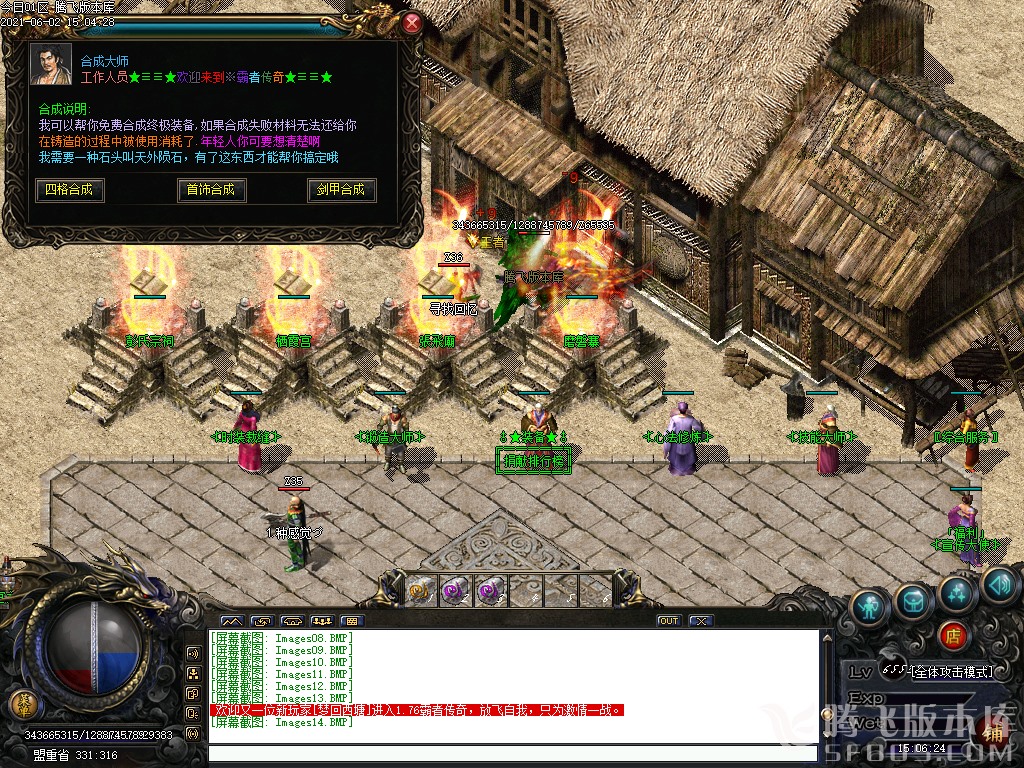
Task: Use the gold scroll in belt slot 1
Action: (419, 590)
